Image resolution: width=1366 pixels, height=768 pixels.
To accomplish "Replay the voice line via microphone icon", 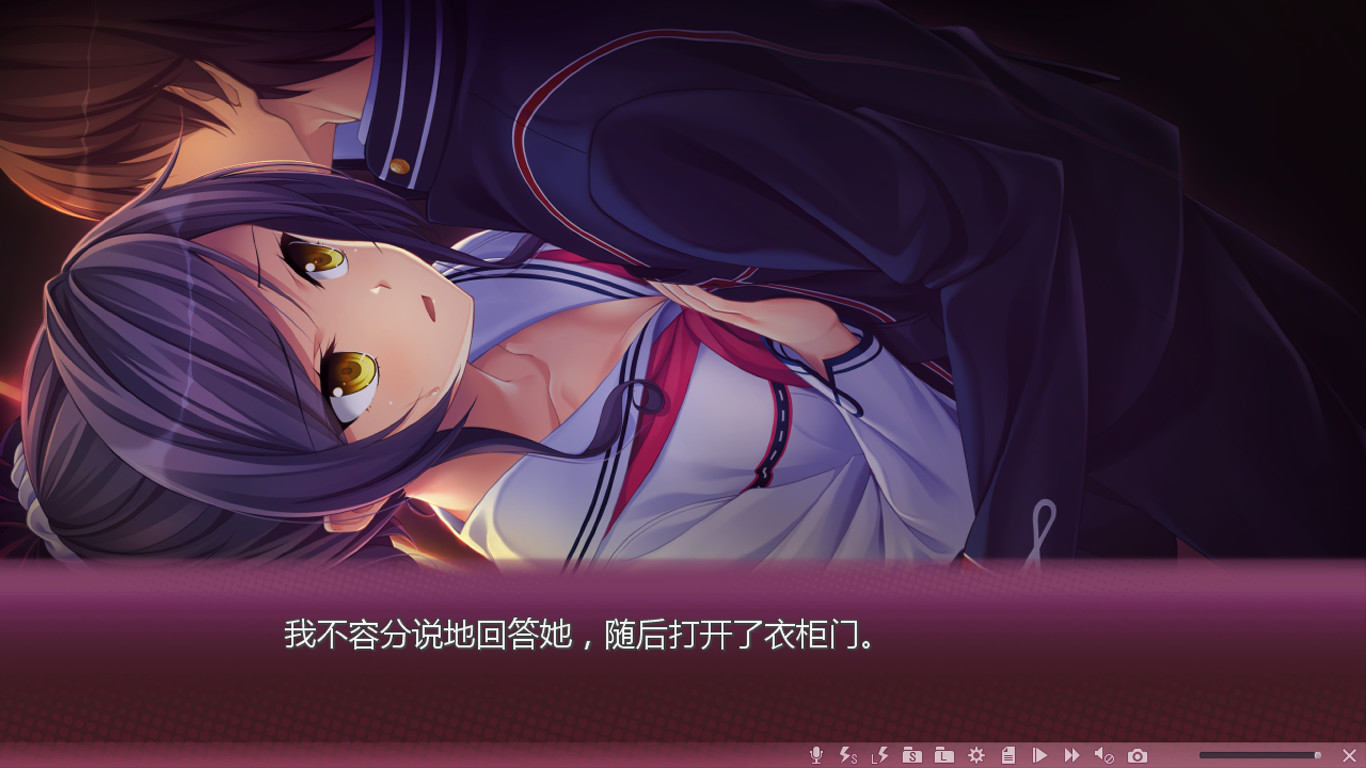I will (815, 757).
